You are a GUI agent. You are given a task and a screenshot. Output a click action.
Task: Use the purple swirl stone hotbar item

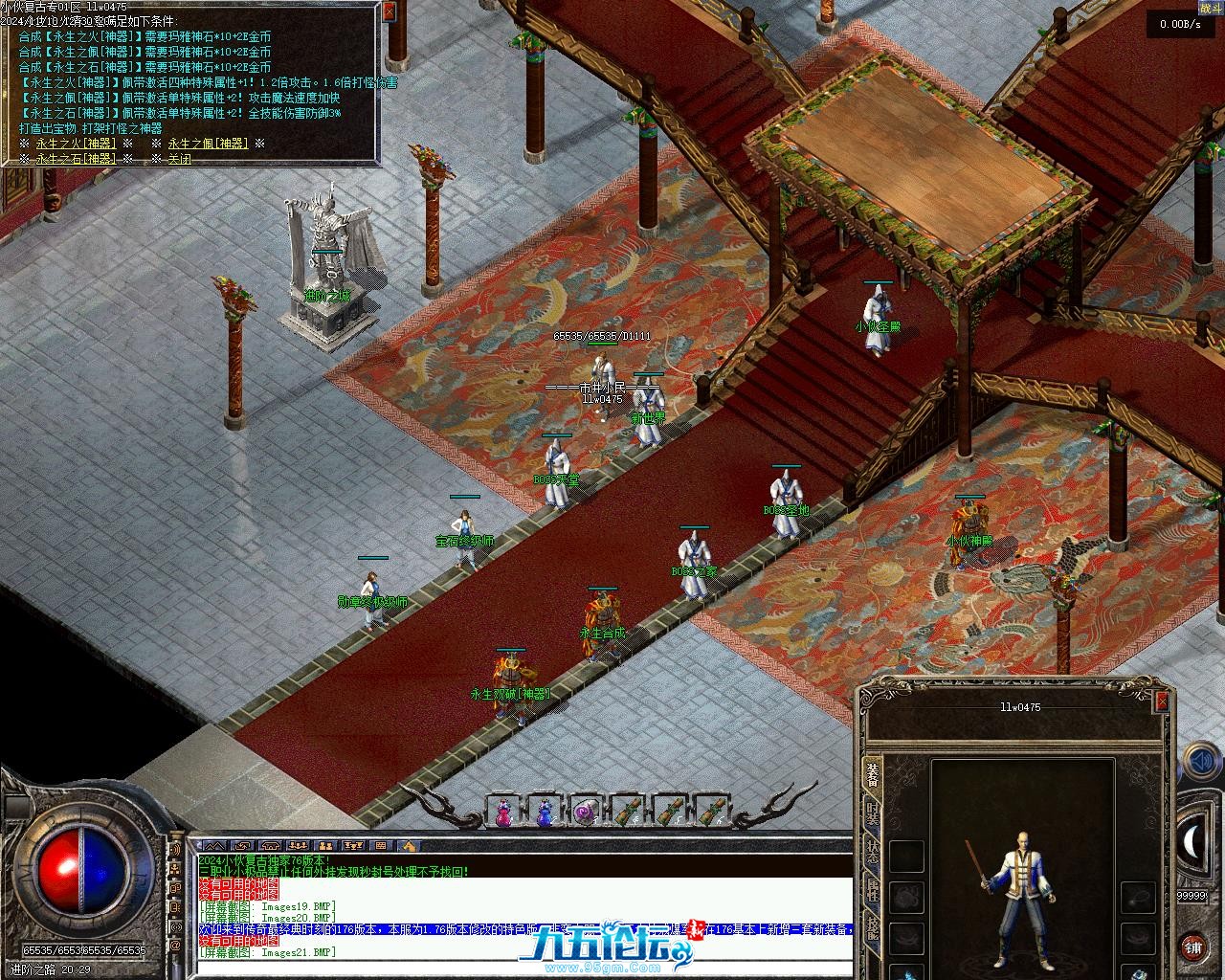(x=586, y=813)
